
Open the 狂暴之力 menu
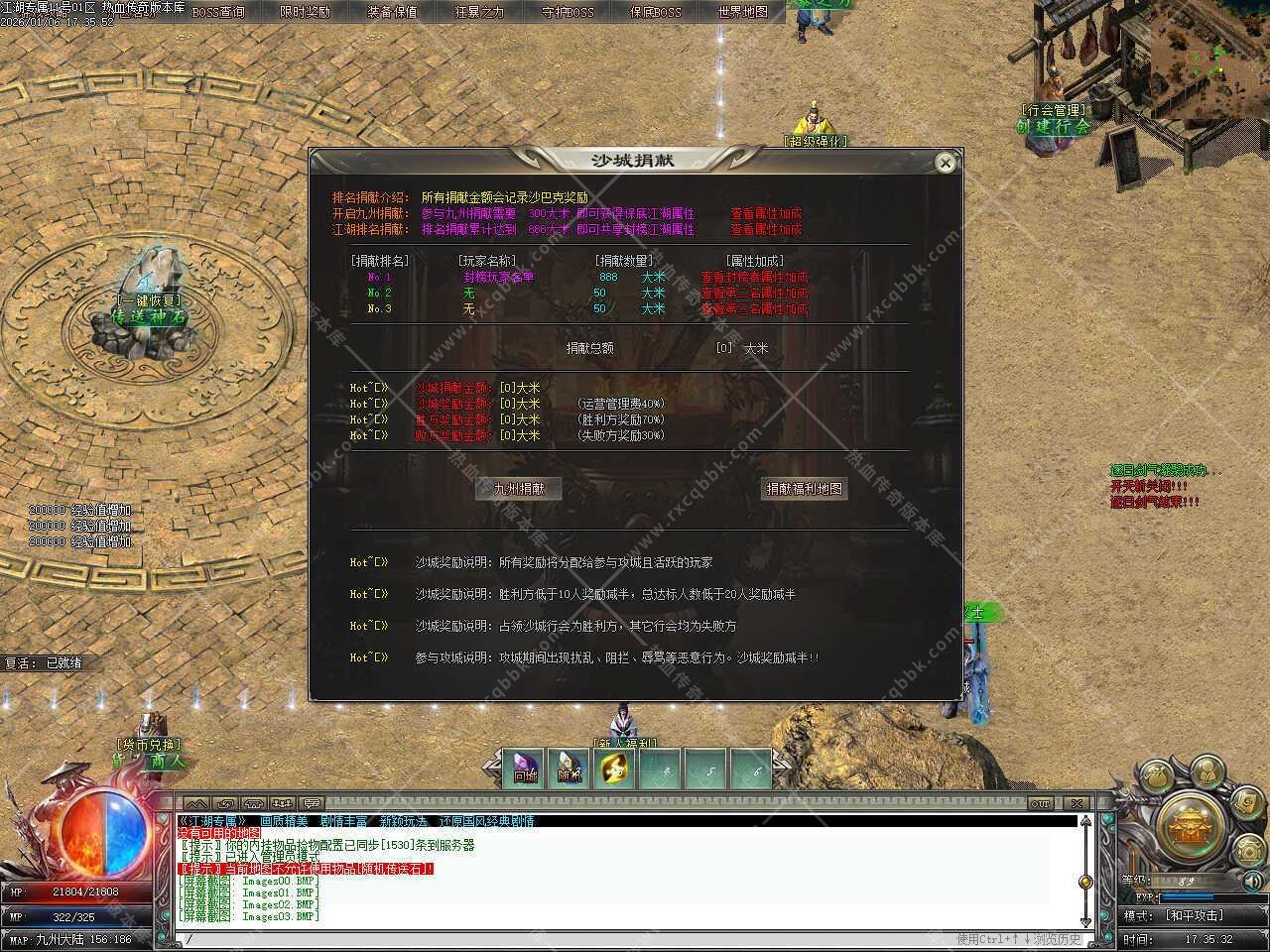[x=479, y=12]
